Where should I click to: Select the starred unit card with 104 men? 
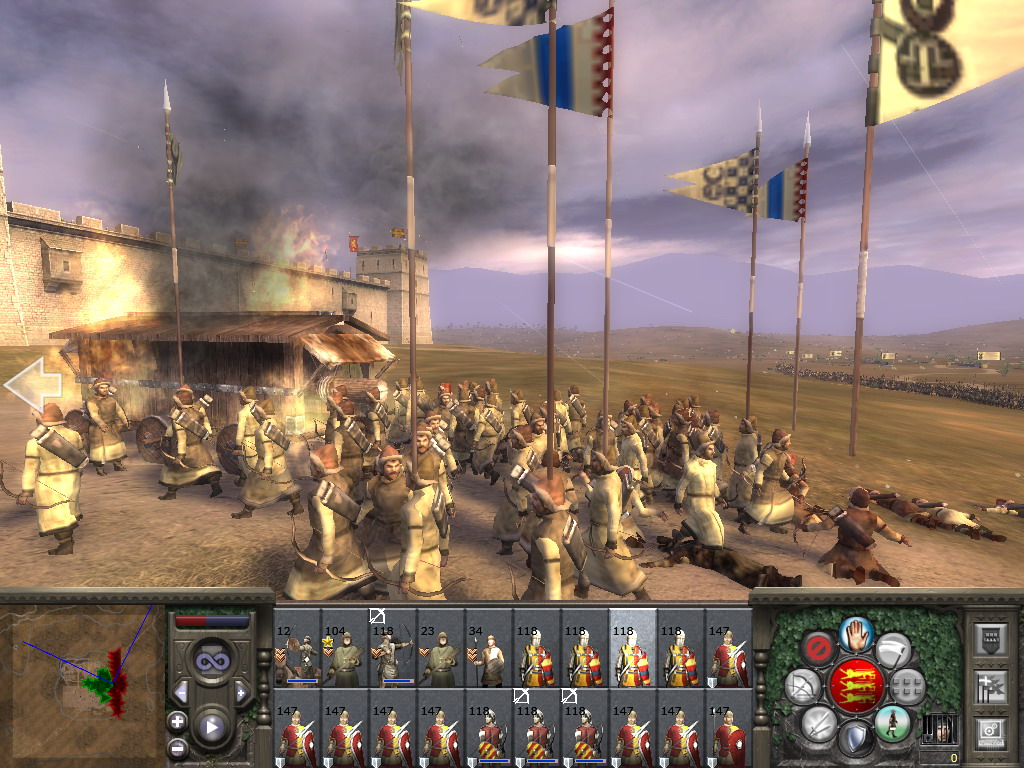[345, 650]
